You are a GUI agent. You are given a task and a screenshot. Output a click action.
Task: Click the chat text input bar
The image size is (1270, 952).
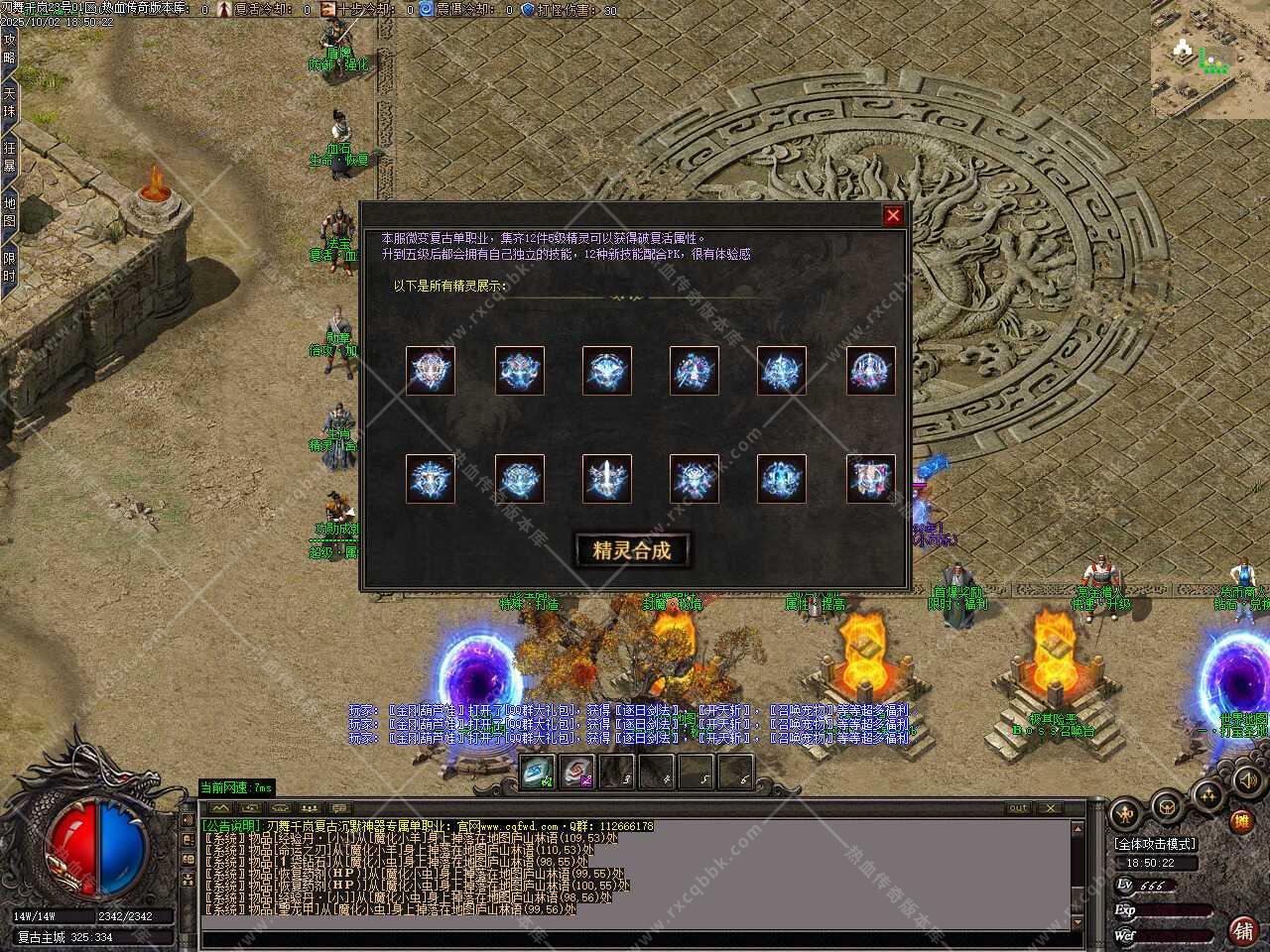pos(635,937)
